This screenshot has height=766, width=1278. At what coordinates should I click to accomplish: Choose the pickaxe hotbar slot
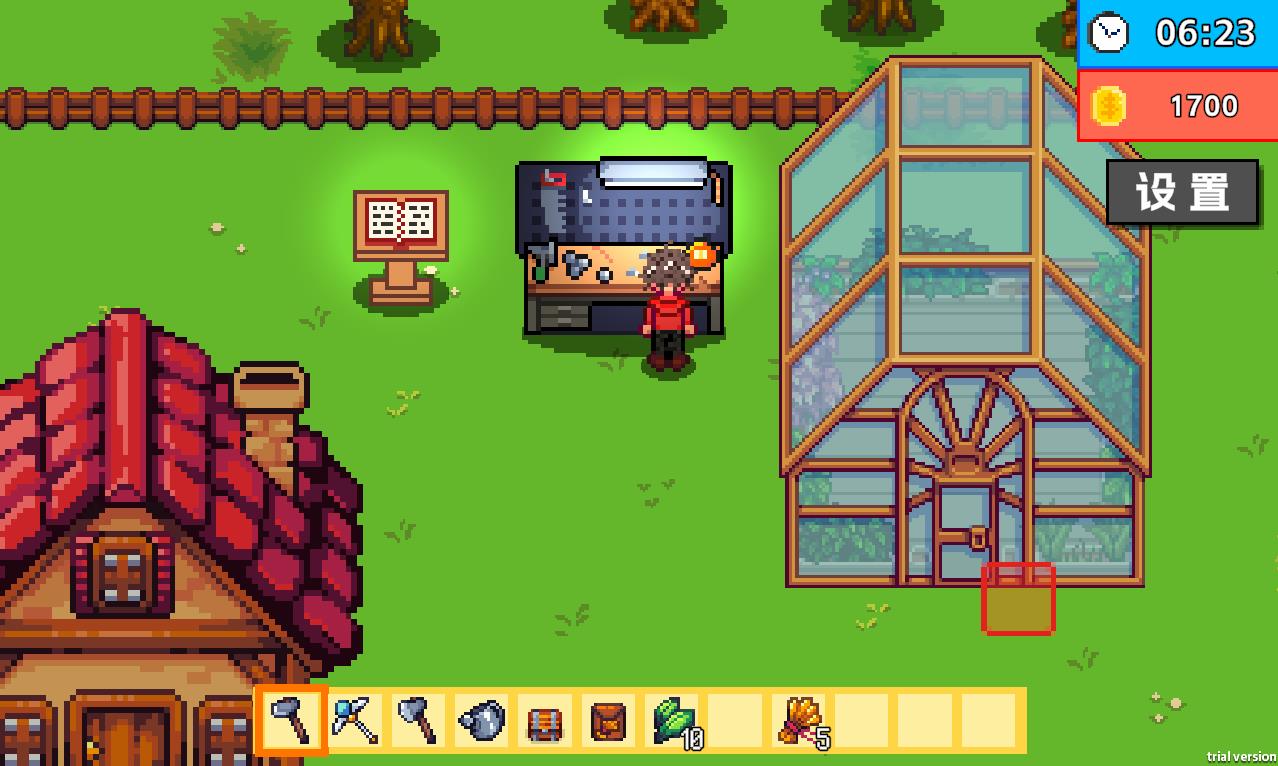[x=355, y=720]
